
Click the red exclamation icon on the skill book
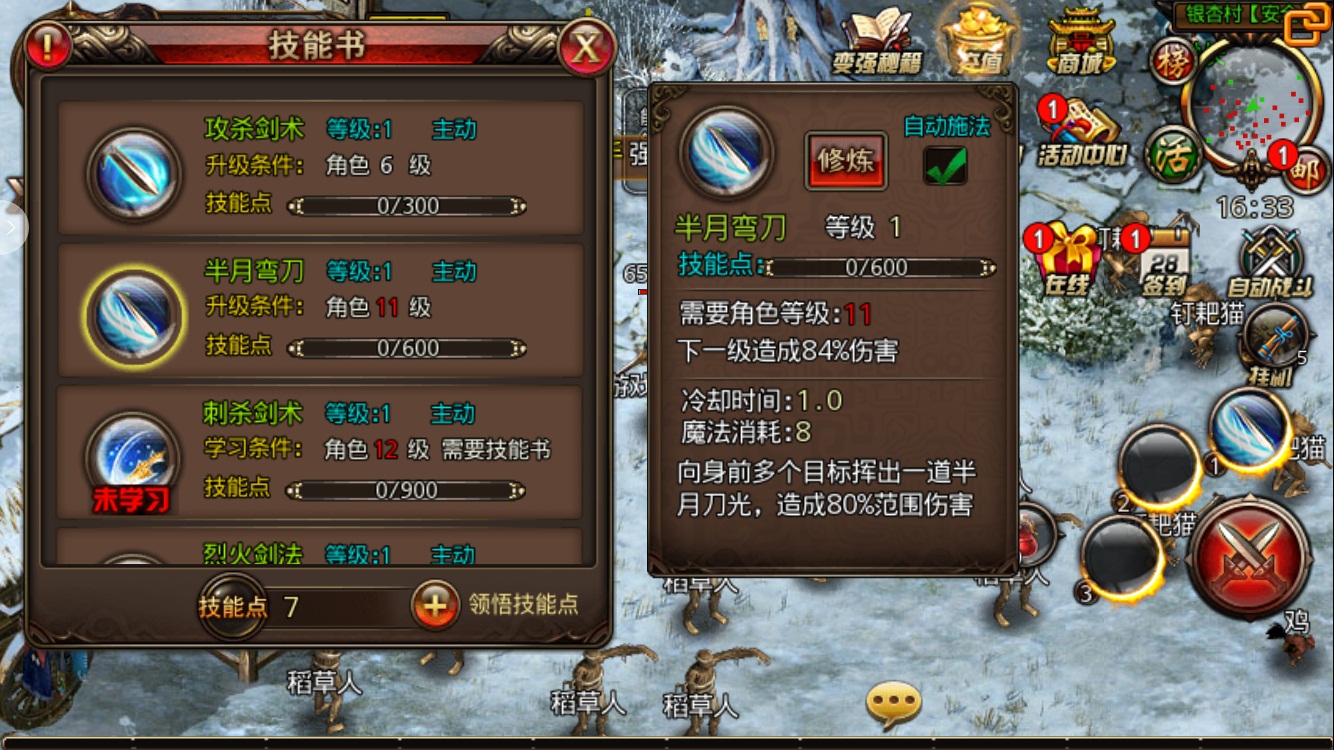coord(47,45)
